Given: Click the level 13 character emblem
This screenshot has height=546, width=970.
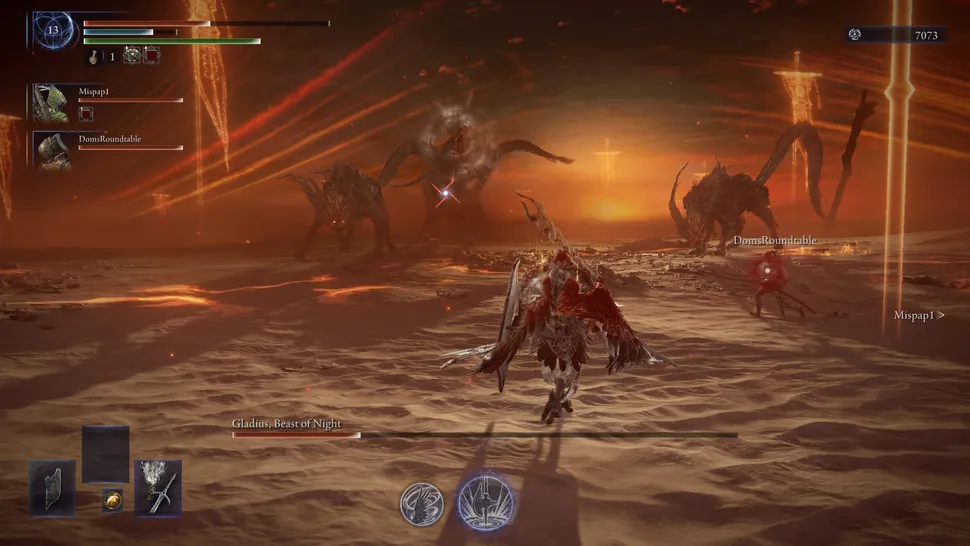Looking at the screenshot, I should pyautogui.click(x=52, y=30).
